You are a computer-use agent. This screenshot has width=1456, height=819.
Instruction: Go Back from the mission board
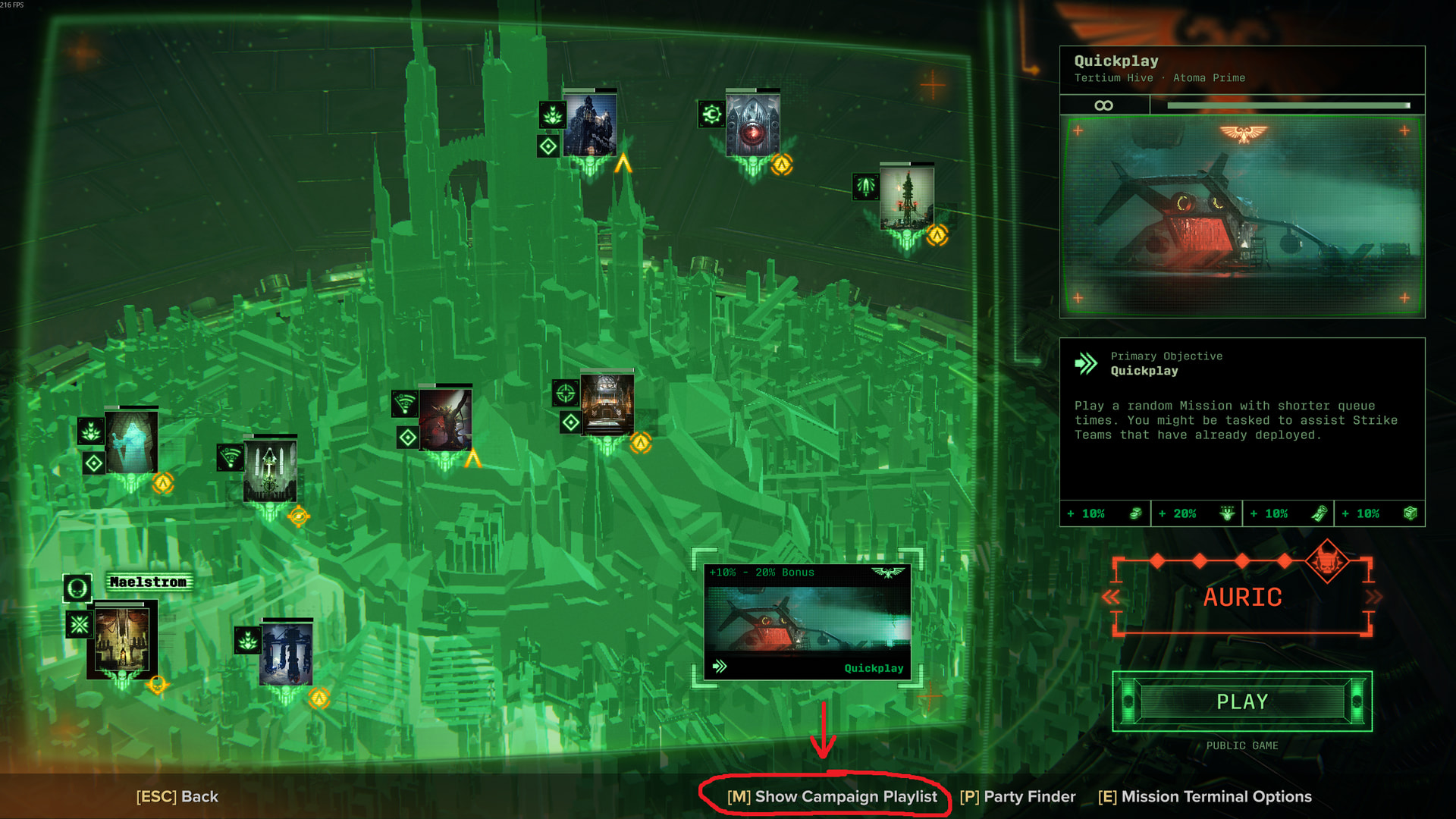[x=177, y=796]
